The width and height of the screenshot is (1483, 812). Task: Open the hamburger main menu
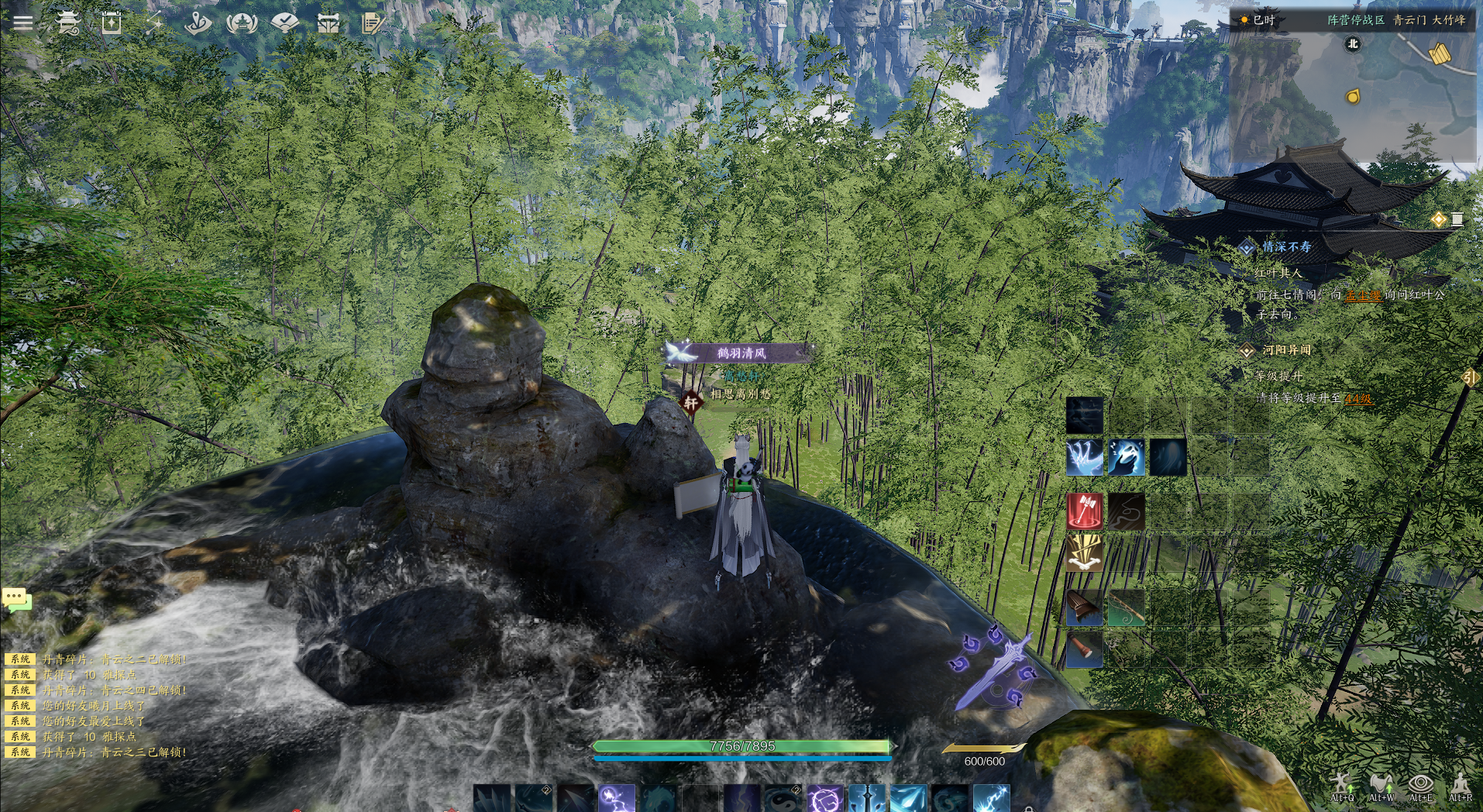pyautogui.click(x=23, y=22)
